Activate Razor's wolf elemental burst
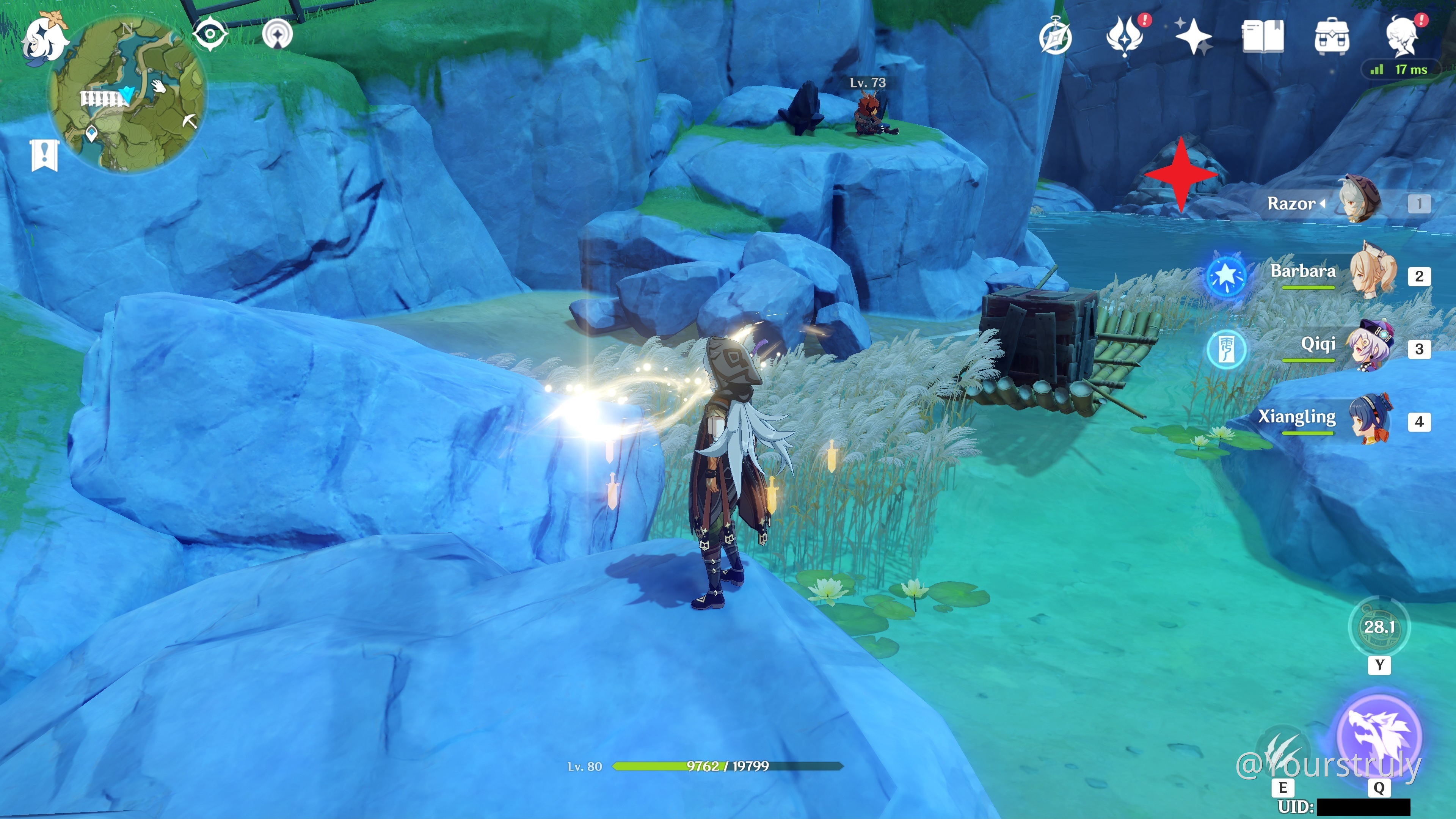The height and width of the screenshot is (819, 1456). (x=1379, y=735)
